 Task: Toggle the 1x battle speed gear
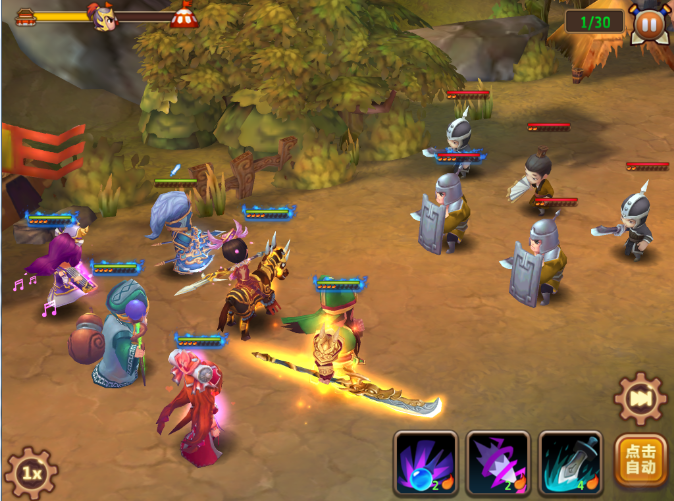pyautogui.click(x=31, y=472)
